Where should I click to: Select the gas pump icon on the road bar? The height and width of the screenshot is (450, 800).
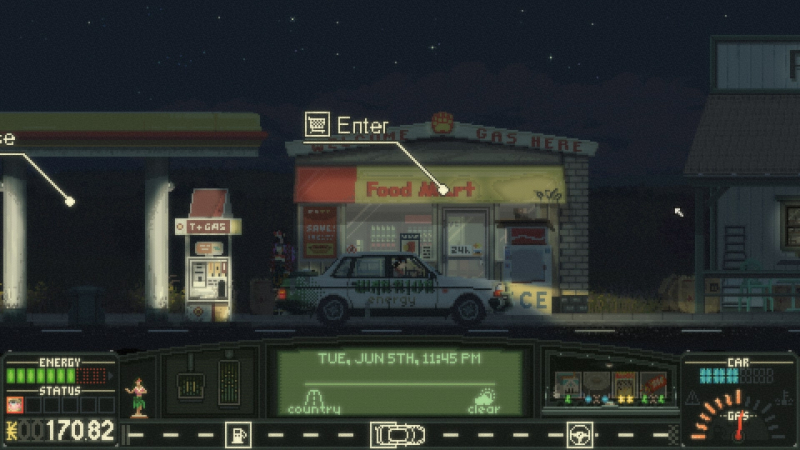pos(238,435)
